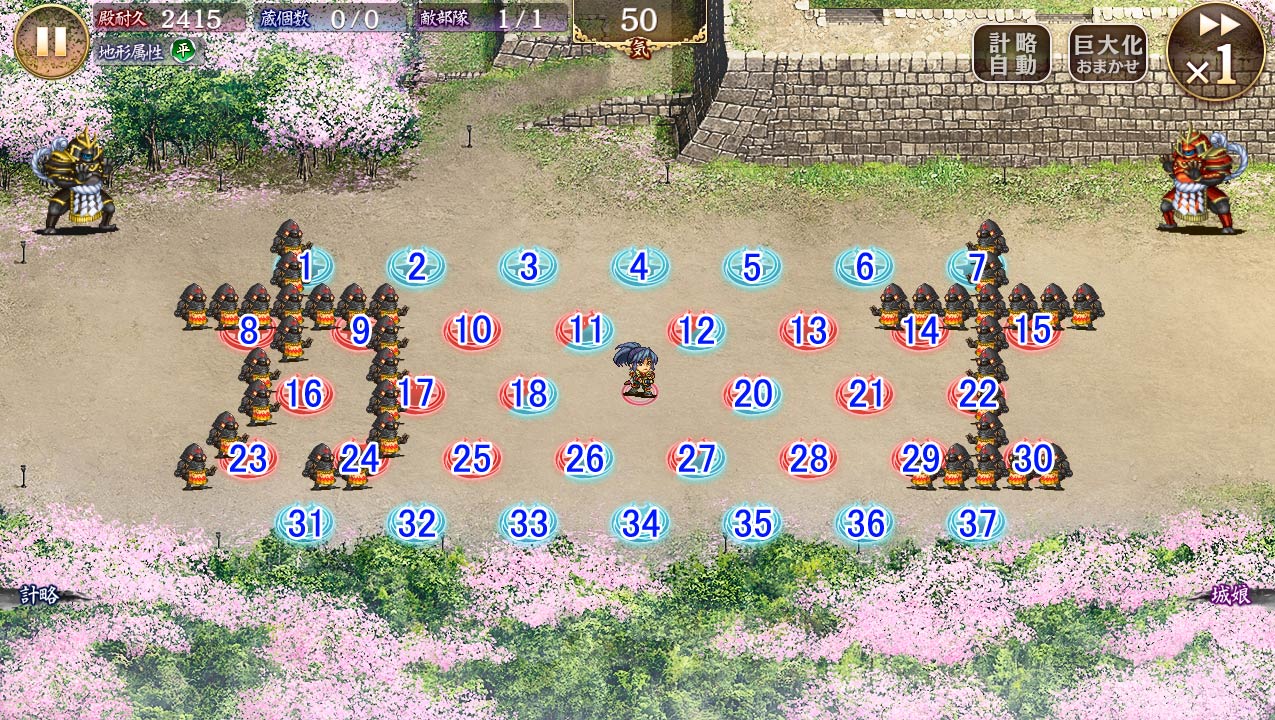Select deployment tile number 25

472,459
